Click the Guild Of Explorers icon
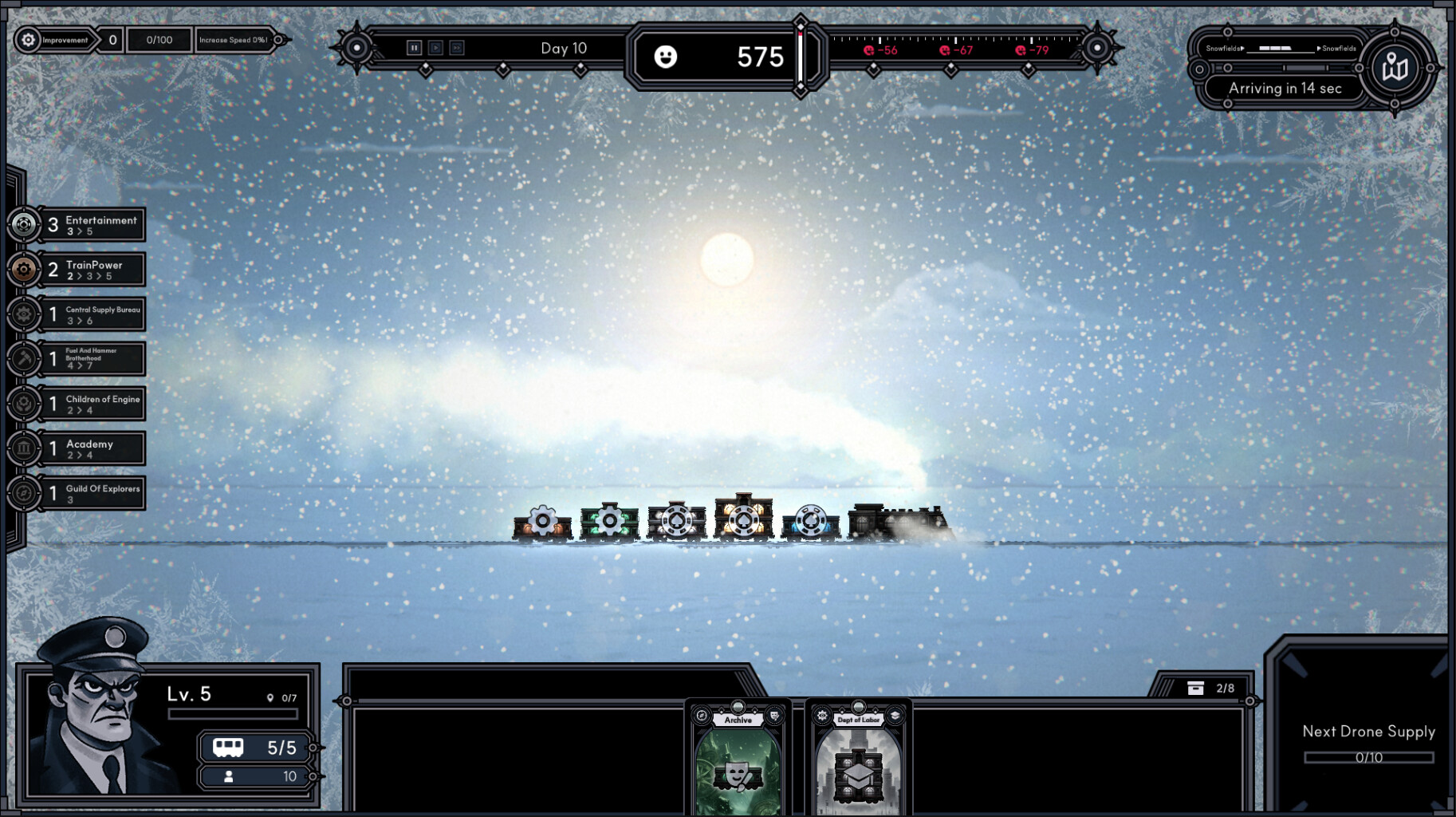Image resolution: width=1456 pixels, height=817 pixels. click(x=24, y=493)
